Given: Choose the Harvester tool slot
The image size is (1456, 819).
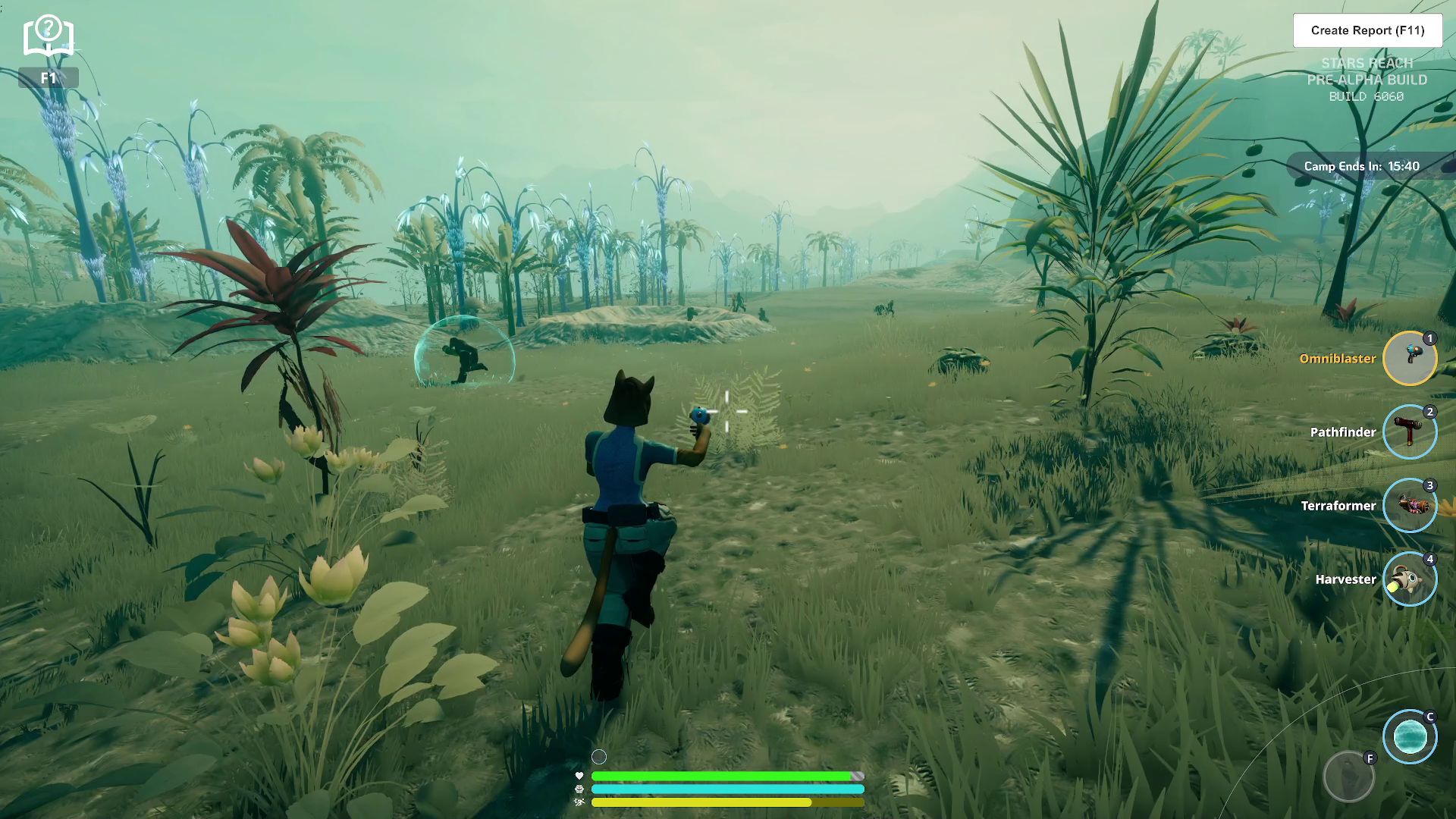Looking at the screenshot, I should 1410,579.
